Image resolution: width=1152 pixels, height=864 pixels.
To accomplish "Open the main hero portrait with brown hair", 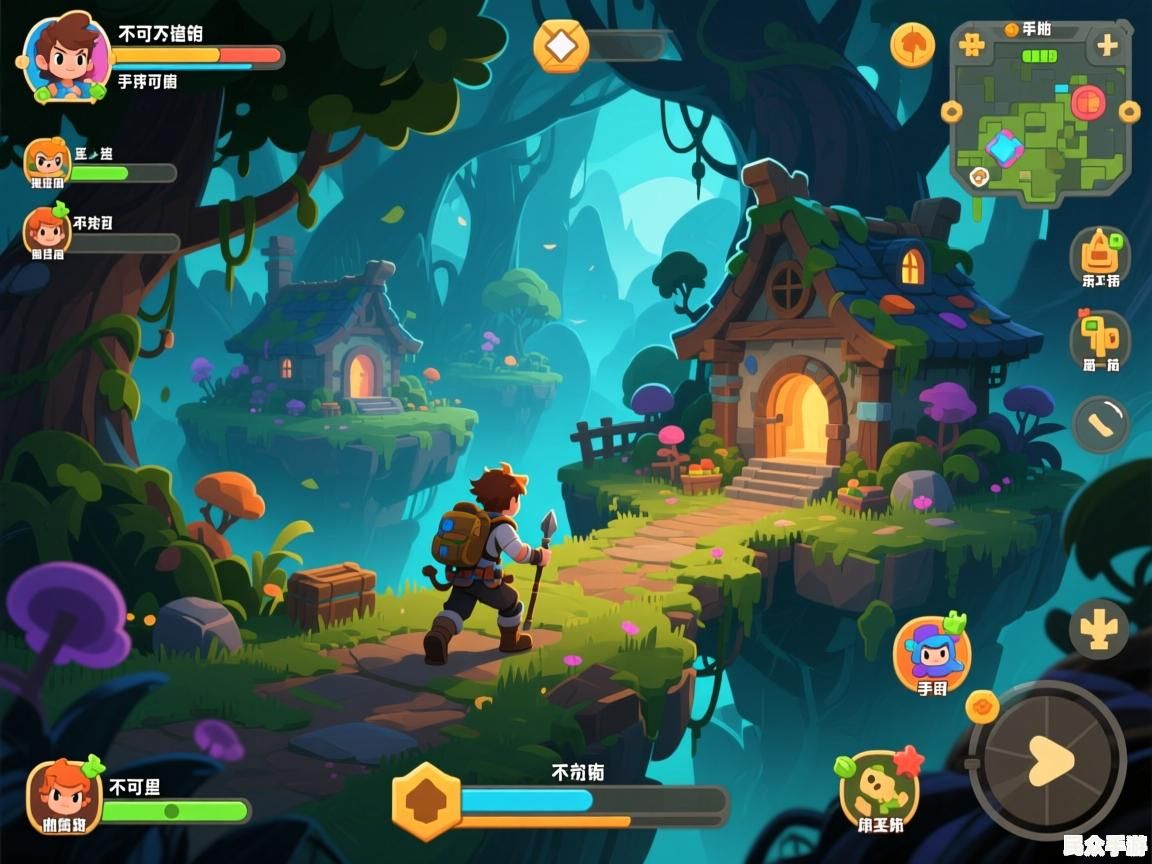I will (64, 57).
